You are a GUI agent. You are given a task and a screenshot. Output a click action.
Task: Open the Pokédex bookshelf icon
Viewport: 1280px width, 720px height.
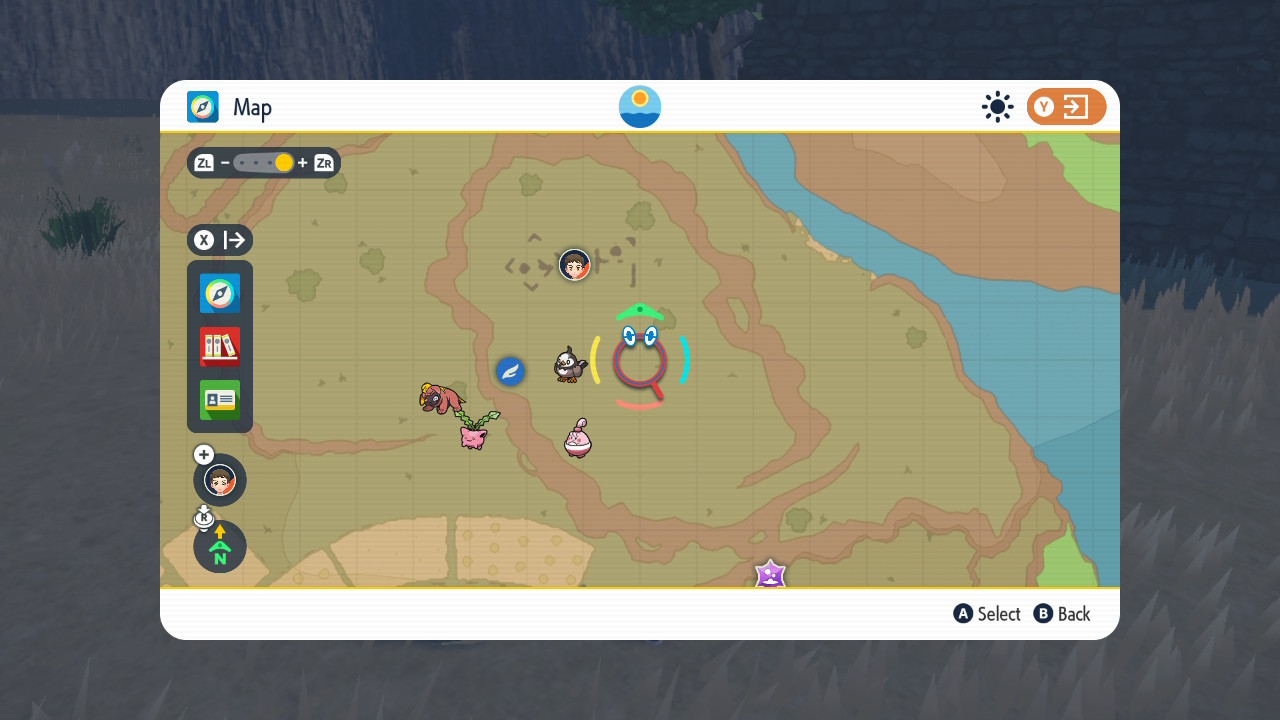click(x=219, y=347)
